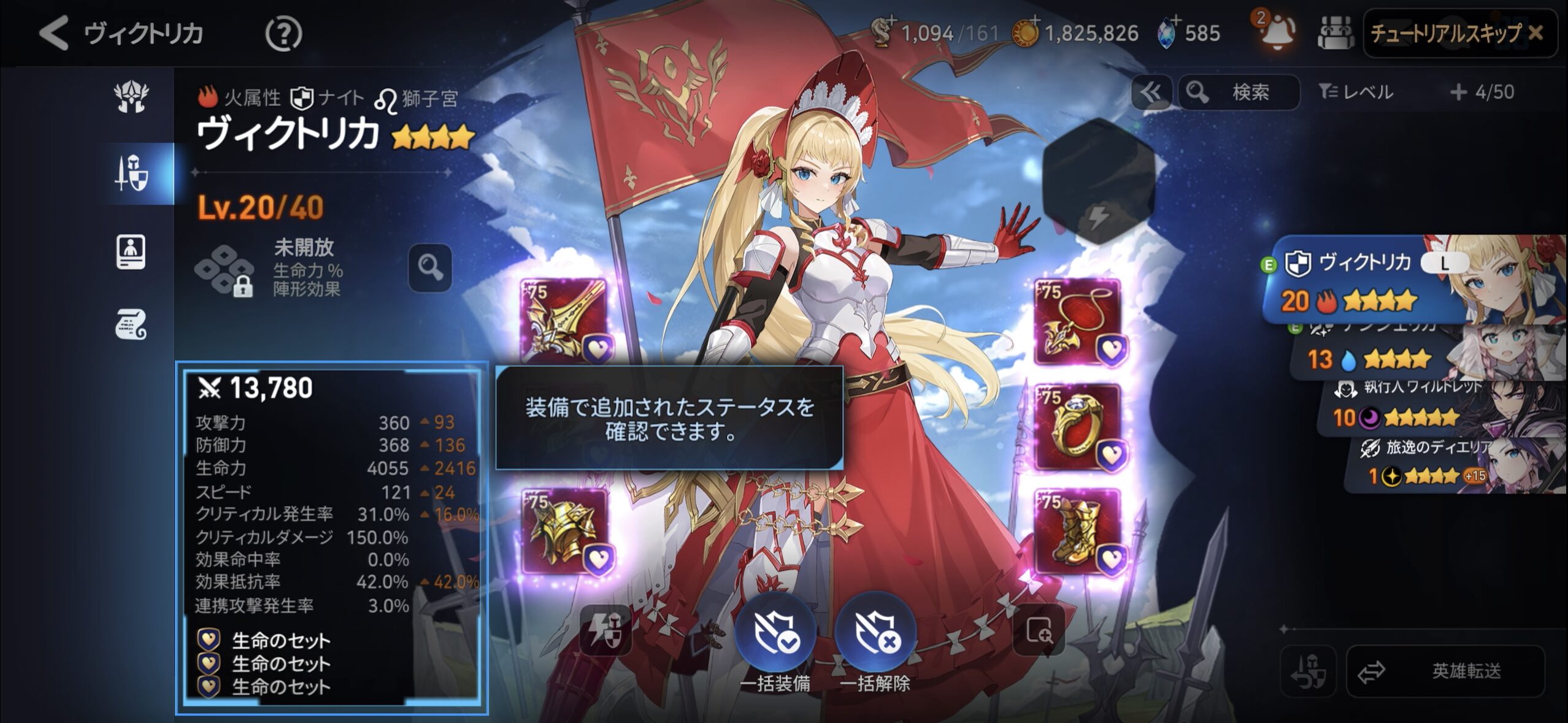Select the equipped necklace slot
Image resolution: width=1568 pixels, height=723 pixels.
pos(1077,321)
